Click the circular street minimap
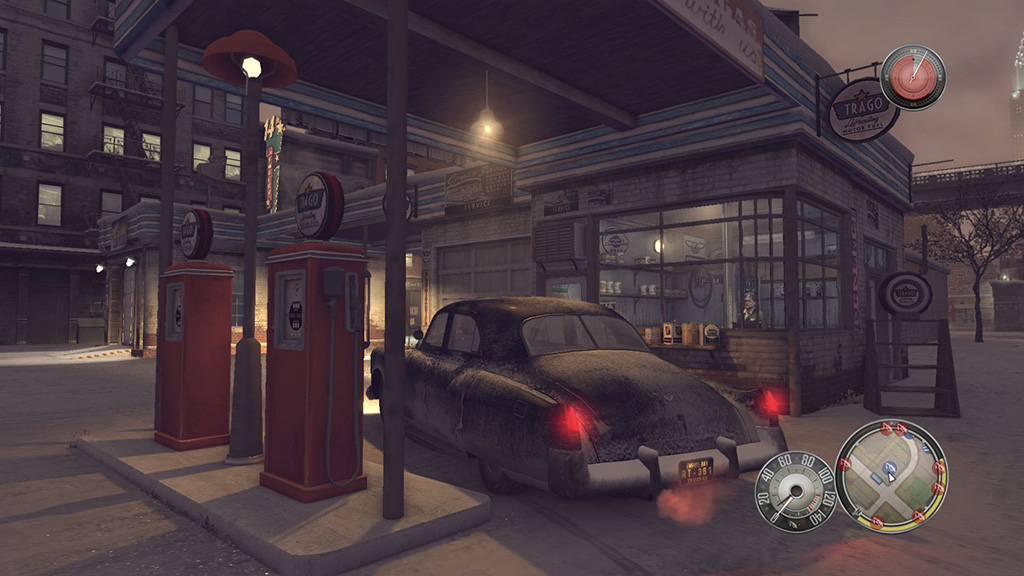 click(x=890, y=476)
